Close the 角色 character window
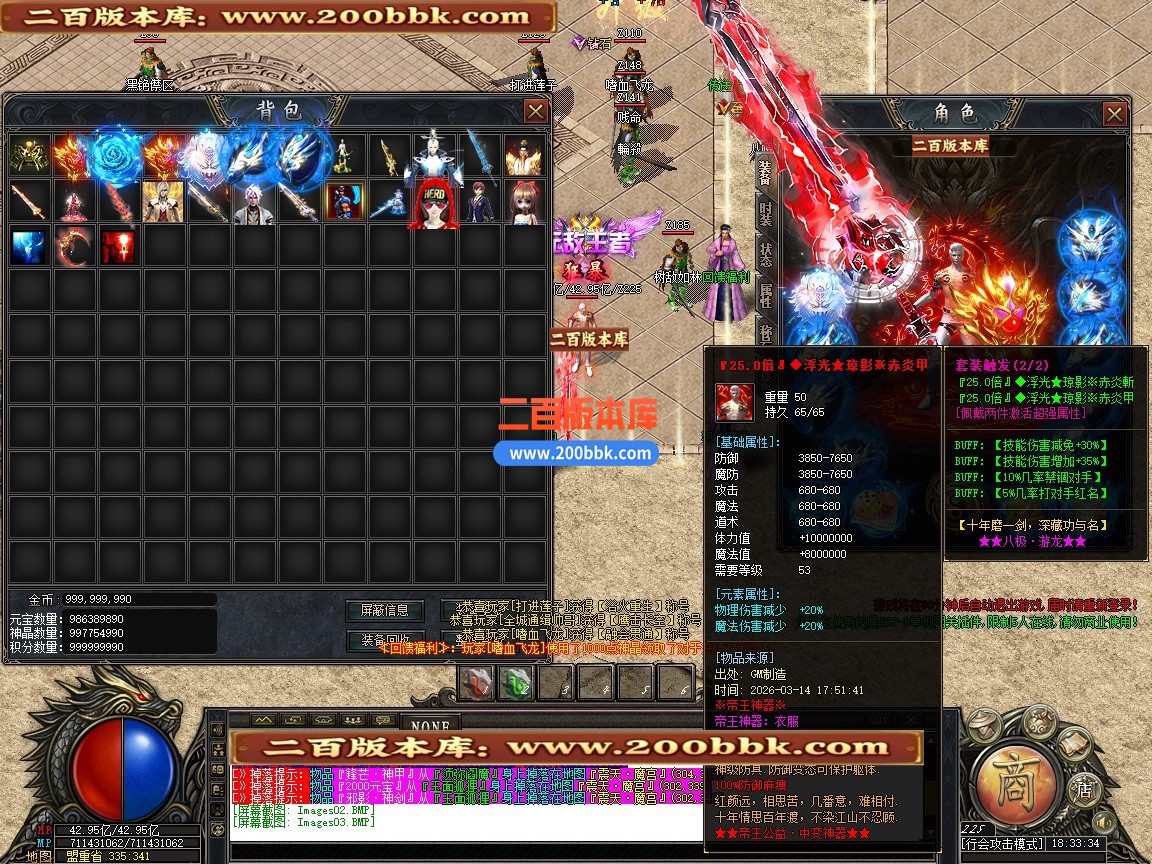This screenshot has width=1152, height=864. pos(1115,114)
